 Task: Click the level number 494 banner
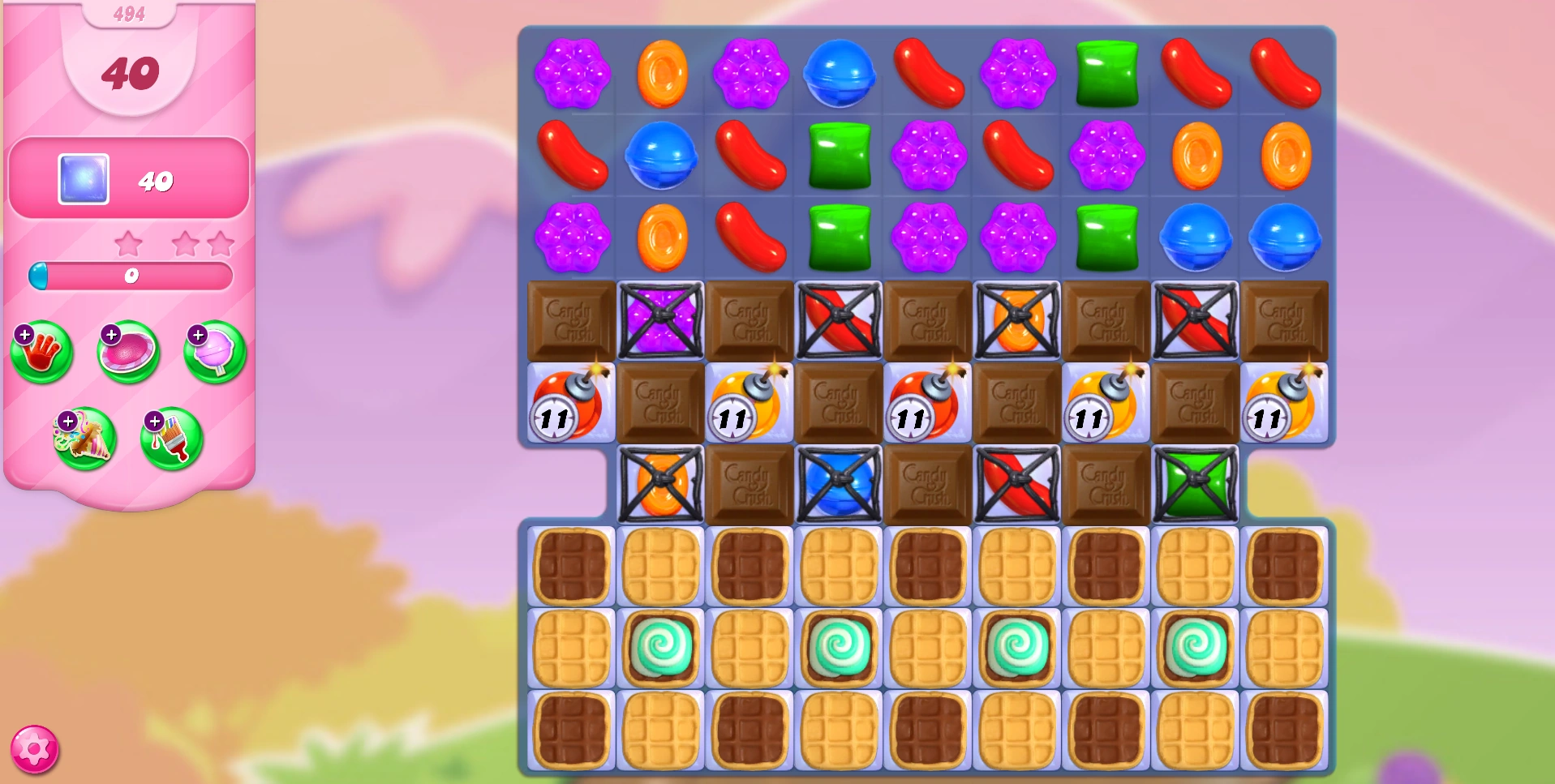[x=130, y=13]
